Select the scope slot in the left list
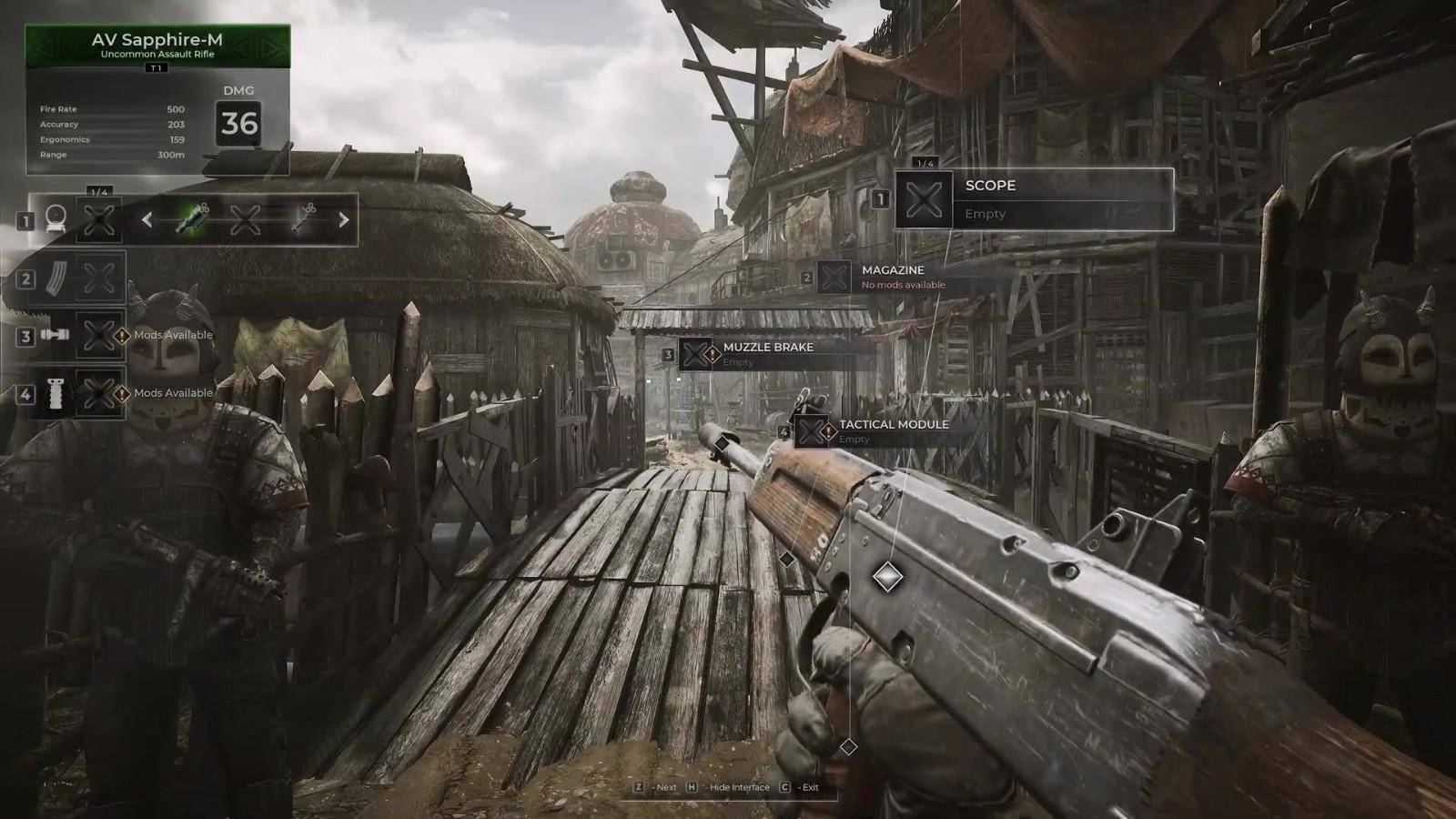 tap(98, 219)
